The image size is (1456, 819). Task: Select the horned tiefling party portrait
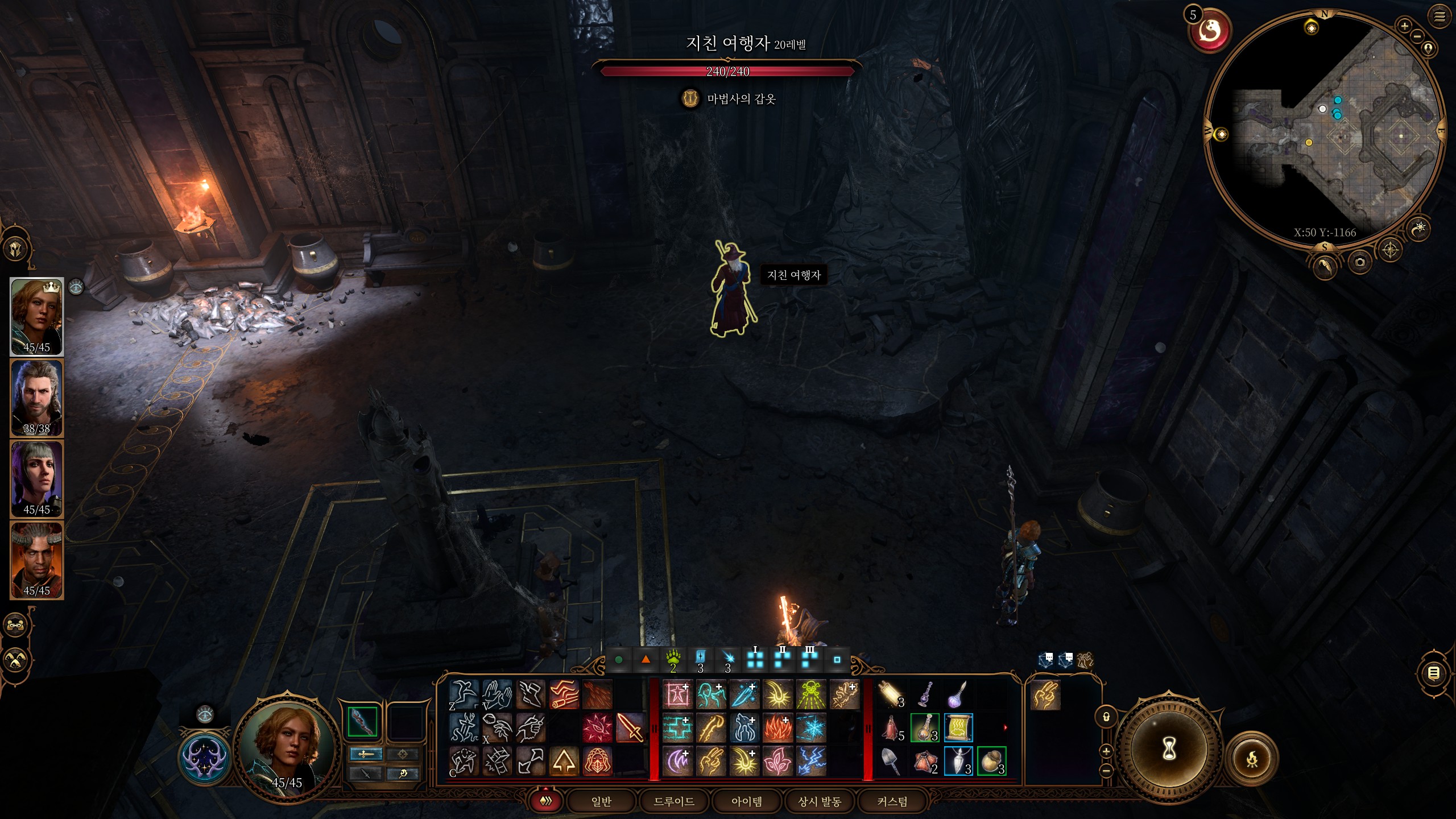tap(37, 560)
